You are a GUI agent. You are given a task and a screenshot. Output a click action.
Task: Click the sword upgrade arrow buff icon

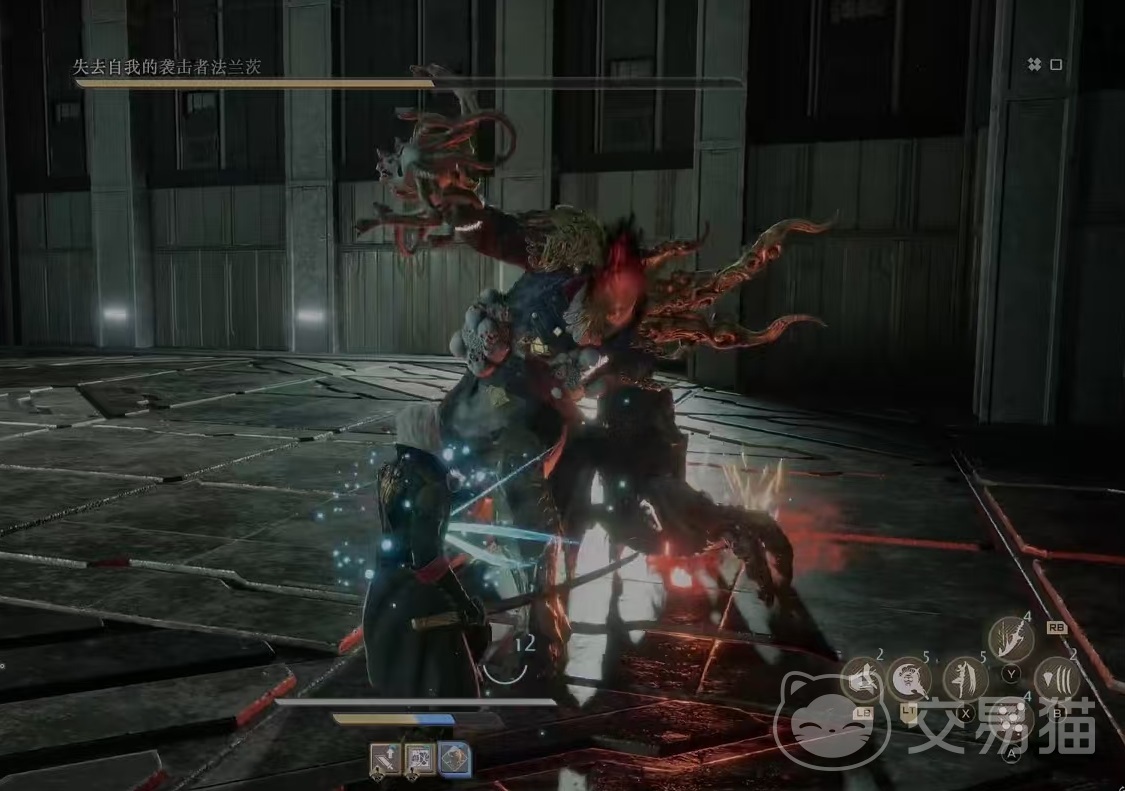click(386, 760)
